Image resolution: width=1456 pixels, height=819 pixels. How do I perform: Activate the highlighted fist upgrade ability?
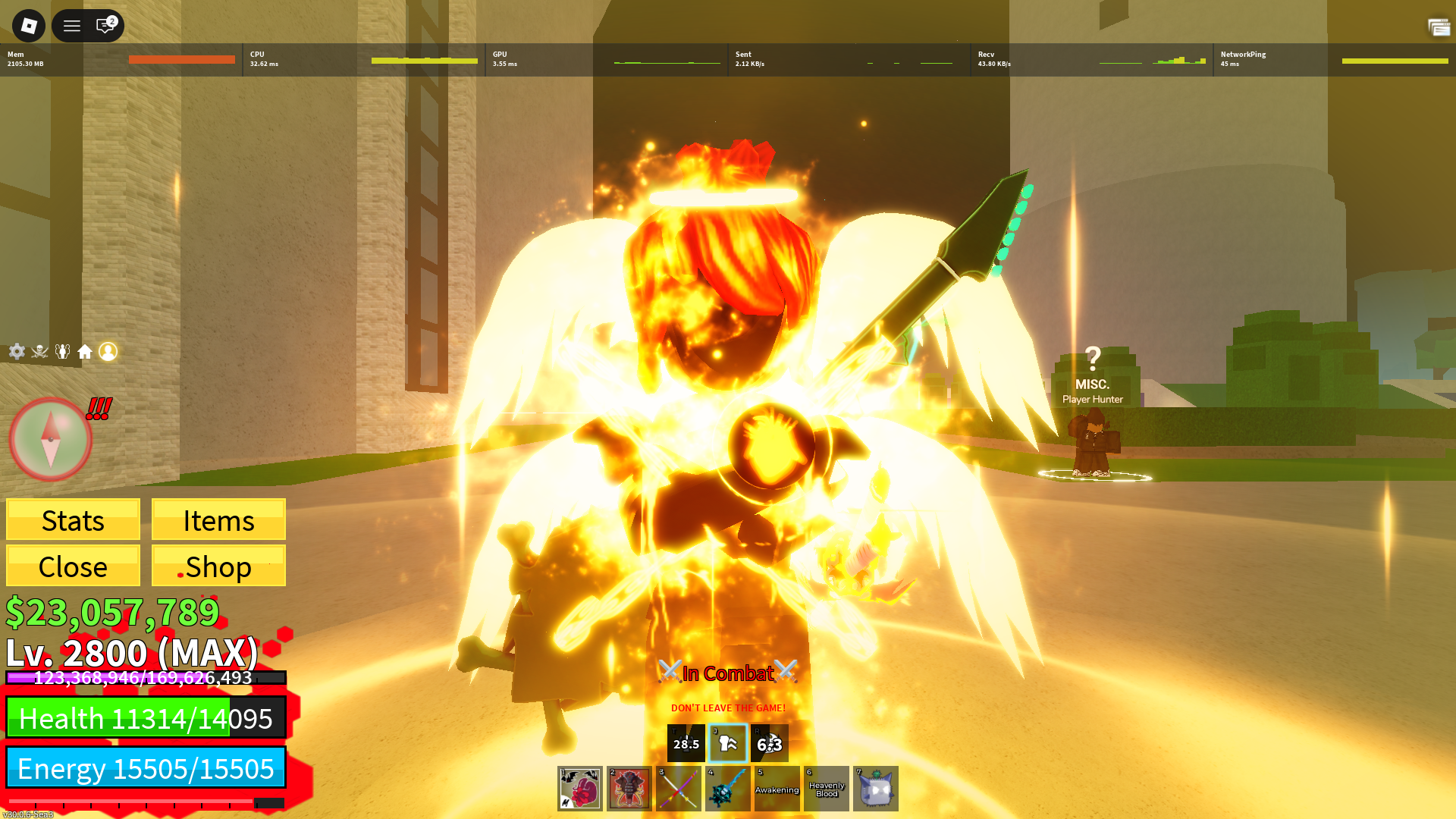click(728, 743)
